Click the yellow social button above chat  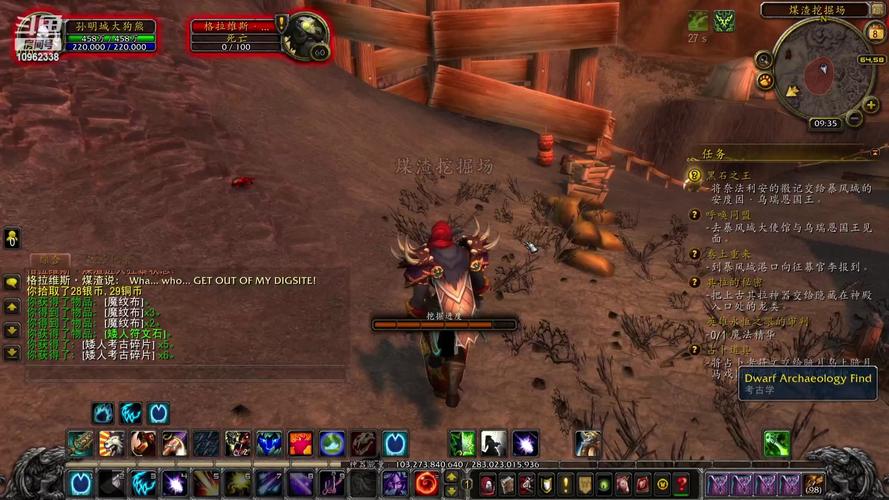point(12,238)
